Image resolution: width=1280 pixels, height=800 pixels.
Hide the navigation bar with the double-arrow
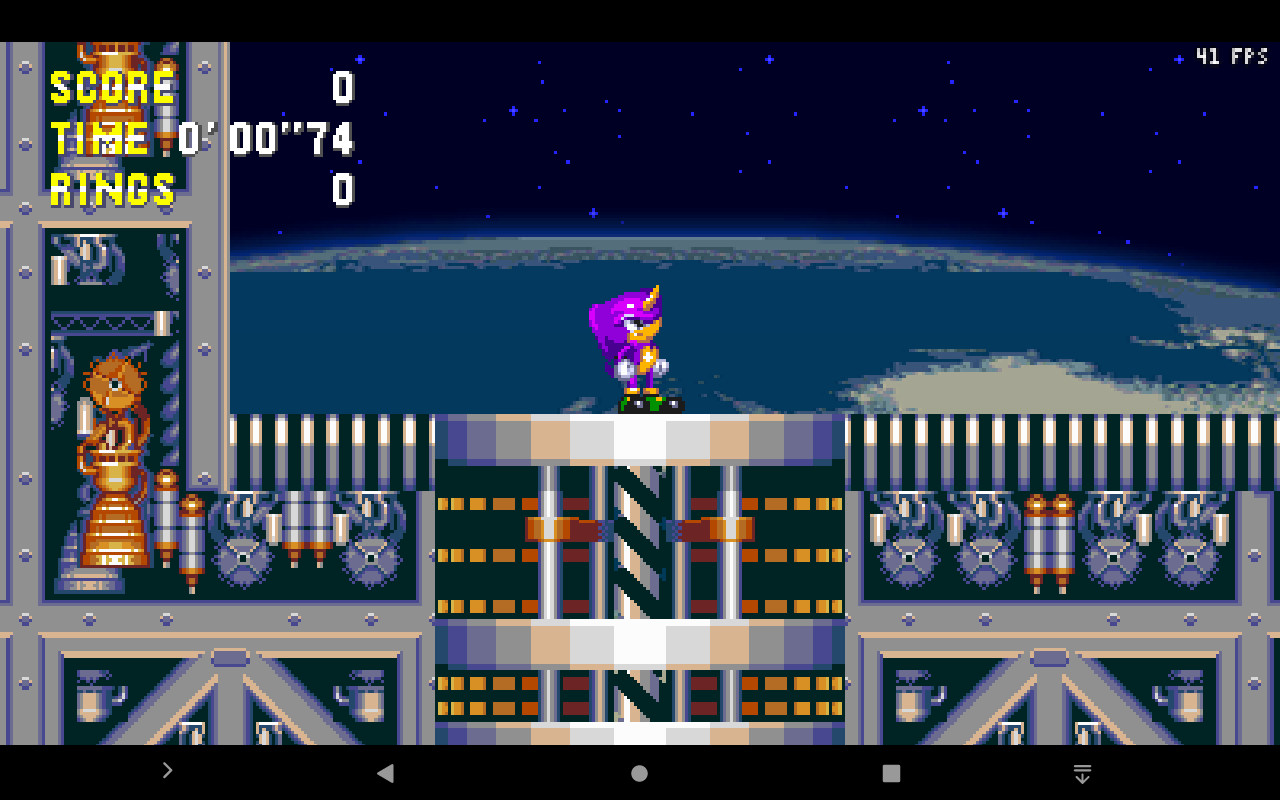tap(1082, 772)
